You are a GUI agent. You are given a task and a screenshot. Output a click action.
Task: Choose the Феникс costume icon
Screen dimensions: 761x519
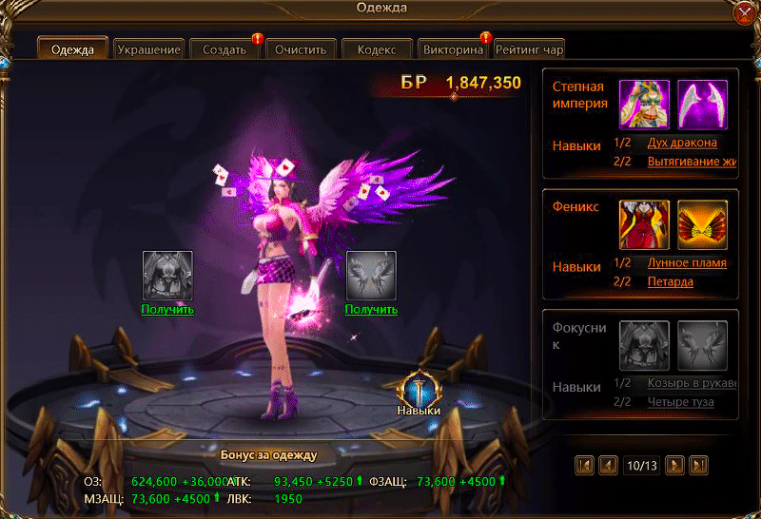coord(643,224)
